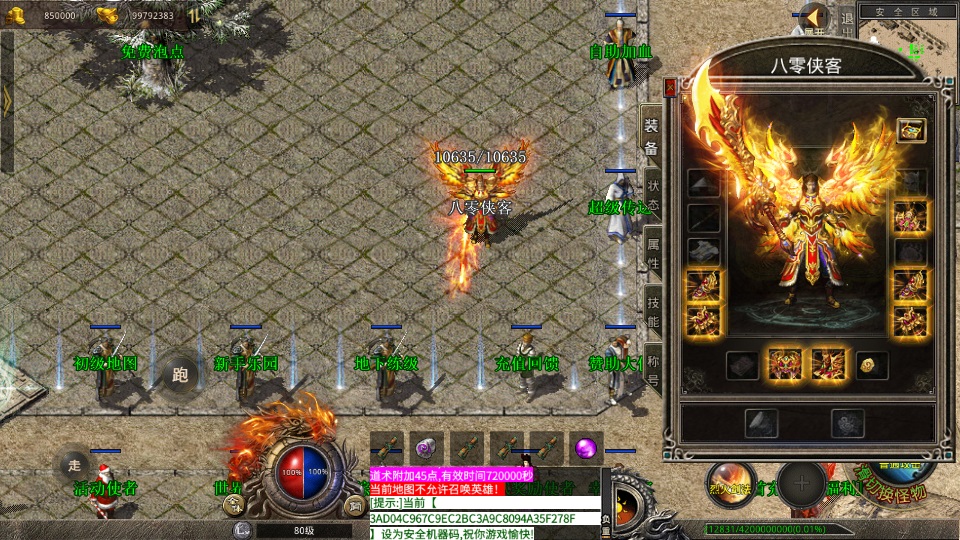Use the purple-white scroll hotbar item
Screen dimensions: 960x540
coord(427,447)
